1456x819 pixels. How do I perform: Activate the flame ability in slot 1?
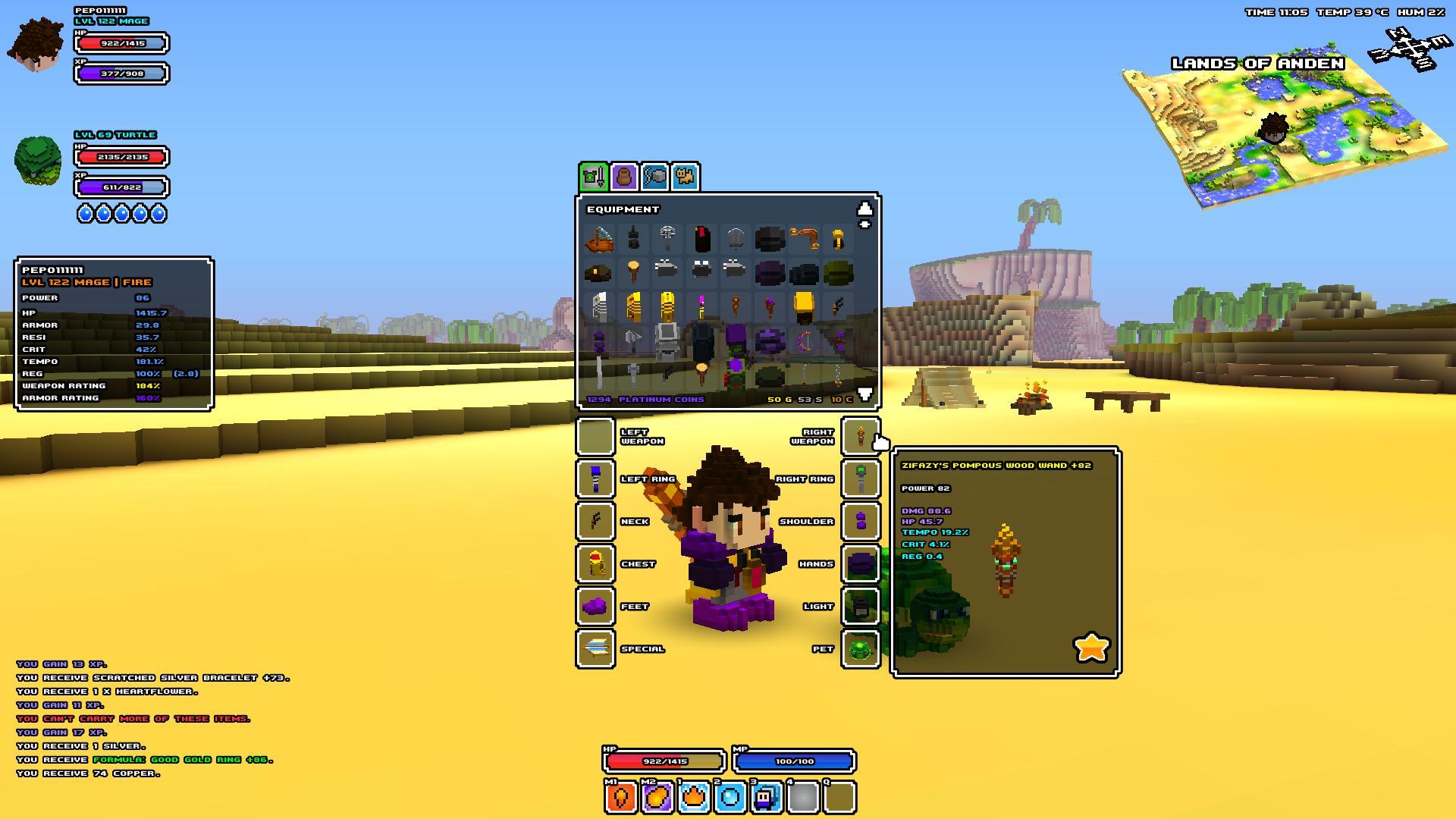click(694, 798)
